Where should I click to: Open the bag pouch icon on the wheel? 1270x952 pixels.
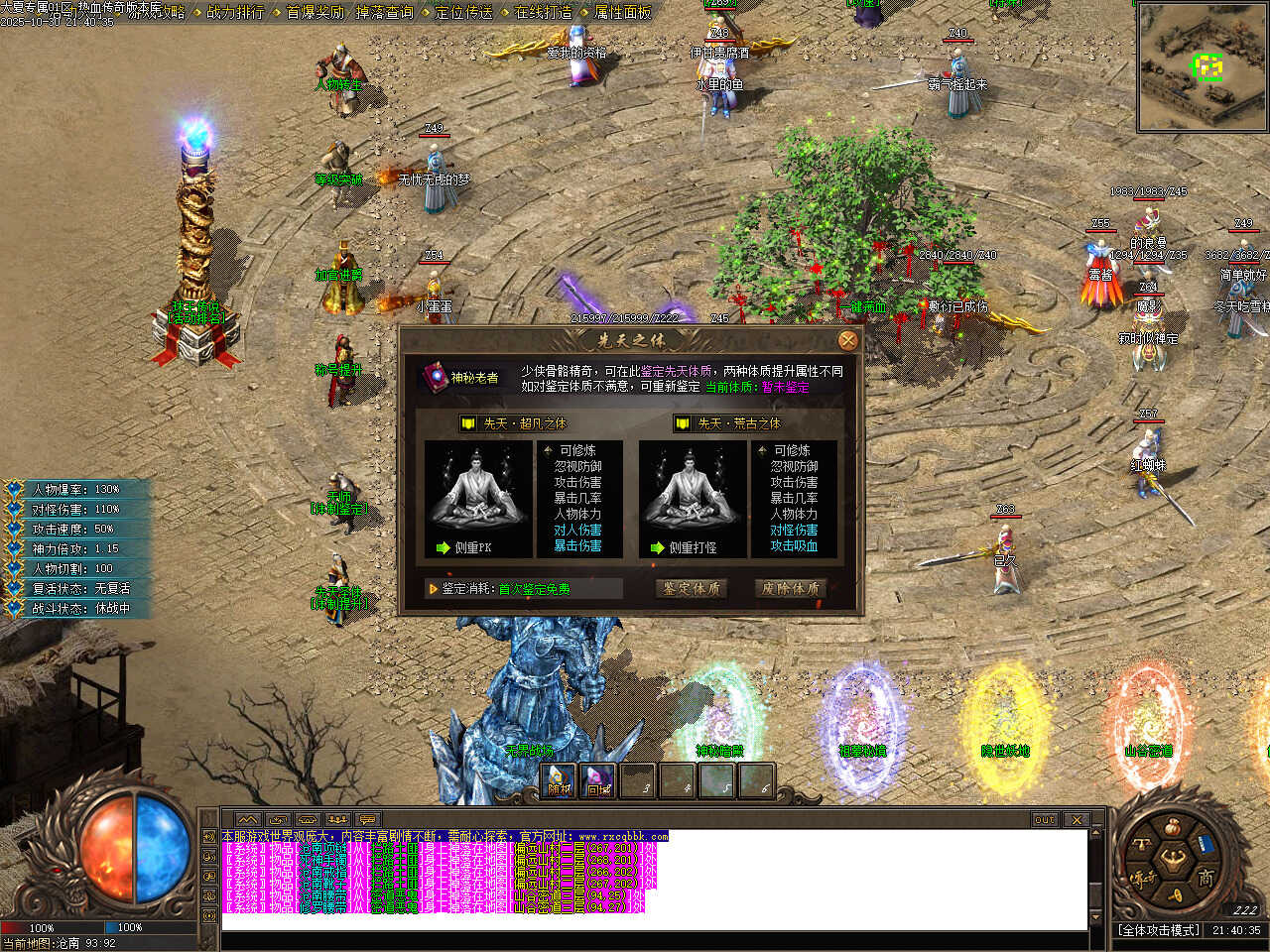[1173, 826]
